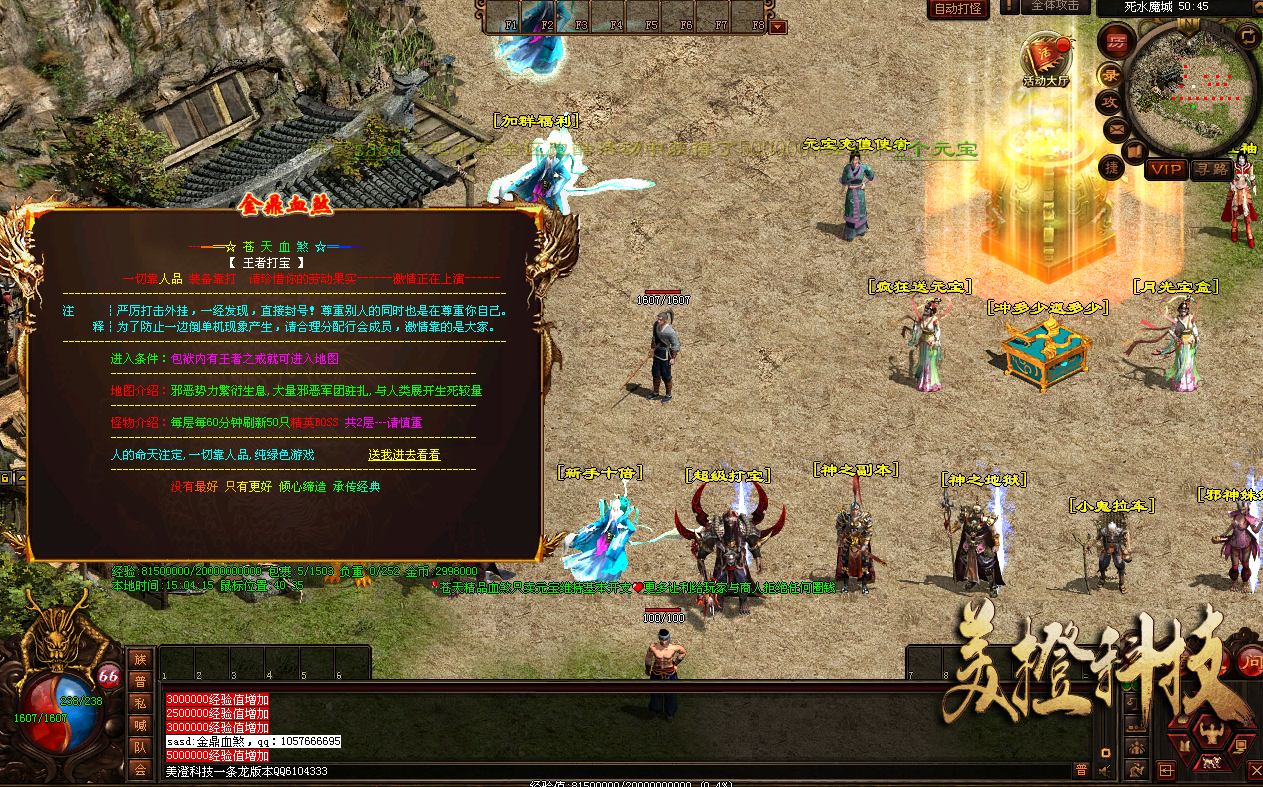Select the 喊 shout chat channel
The width and height of the screenshot is (1263, 787).
pos(140,725)
